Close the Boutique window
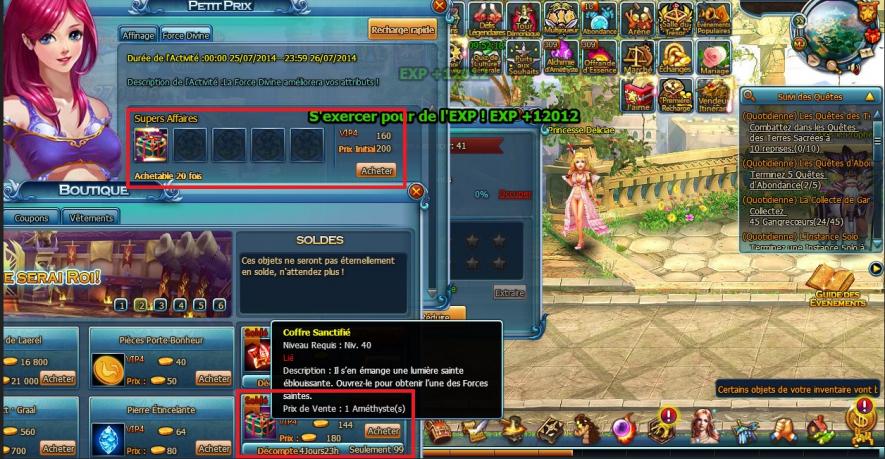Image resolution: width=885 pixels, height=459 pixels. click(x=416, y=191)
